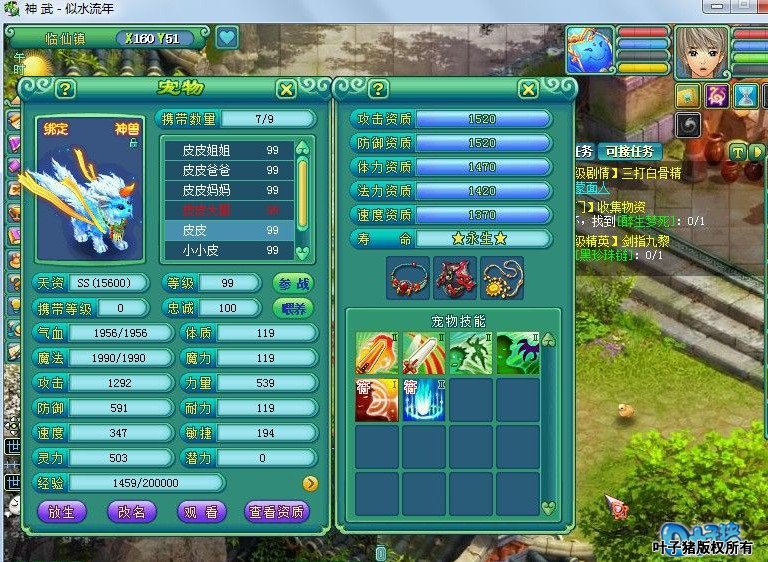Click the 观看 view button

(x=198, y=511)
